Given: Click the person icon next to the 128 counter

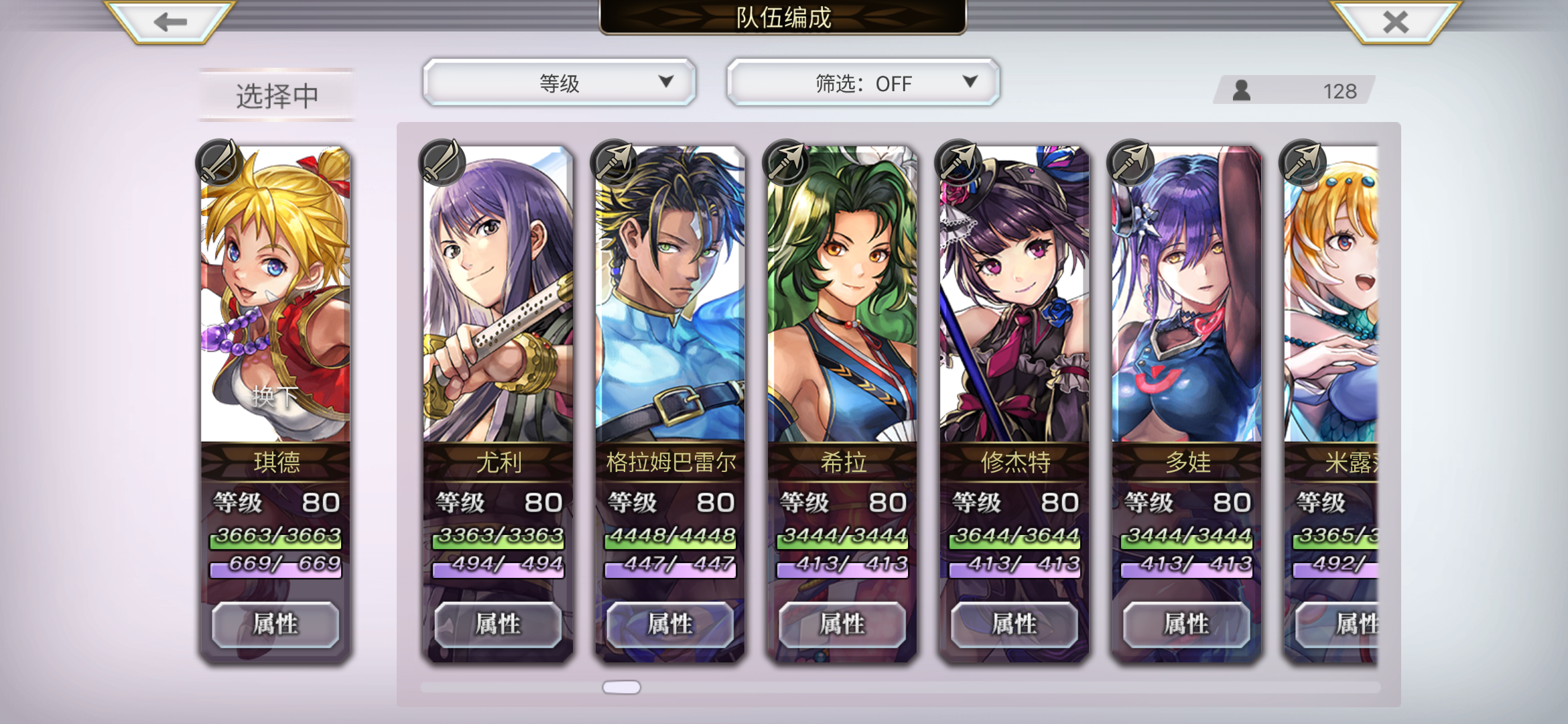Looking at the screenshot, I should 1243,90.
